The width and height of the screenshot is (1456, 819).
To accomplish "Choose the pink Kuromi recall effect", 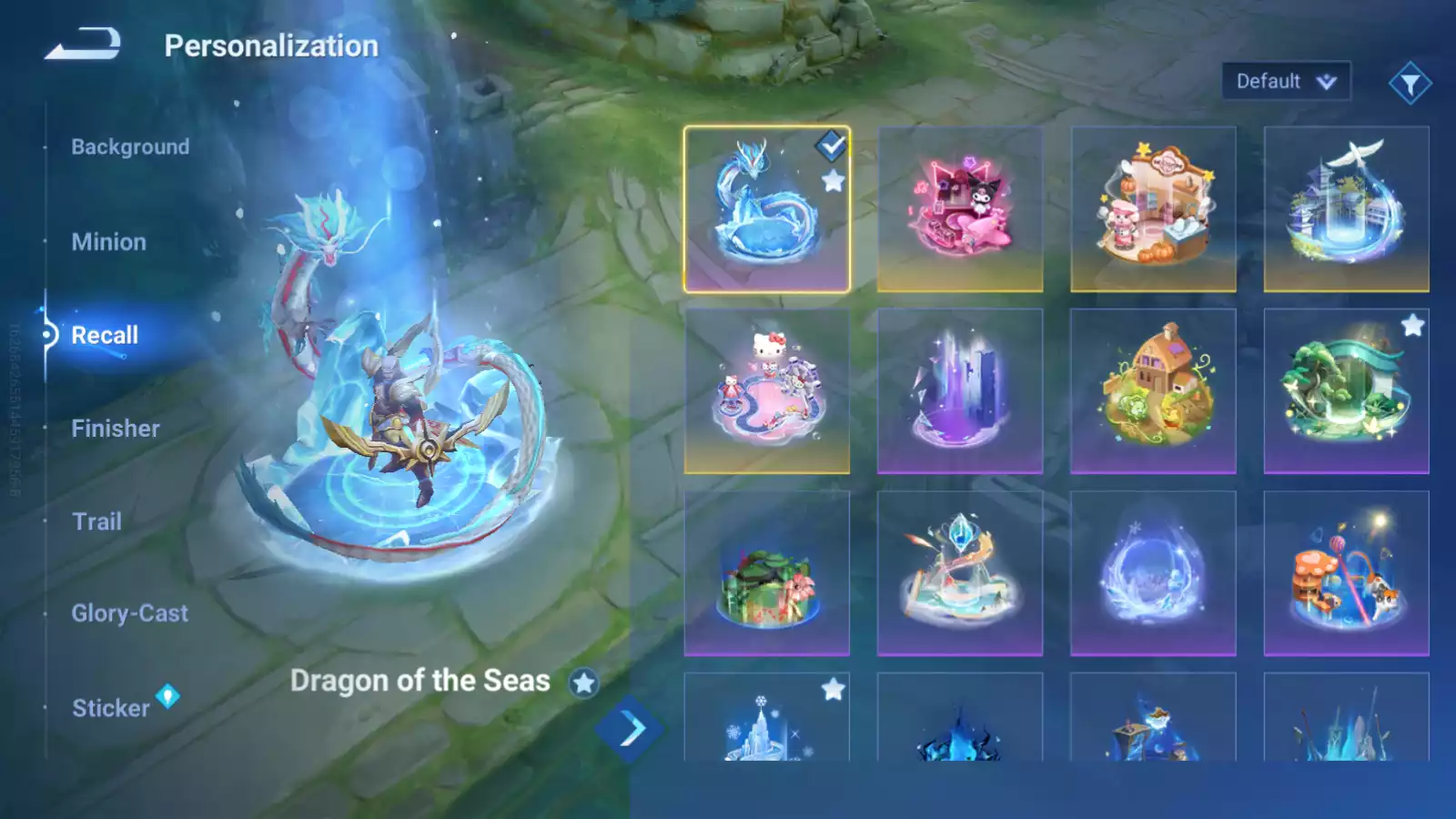I will pos(960,209).
